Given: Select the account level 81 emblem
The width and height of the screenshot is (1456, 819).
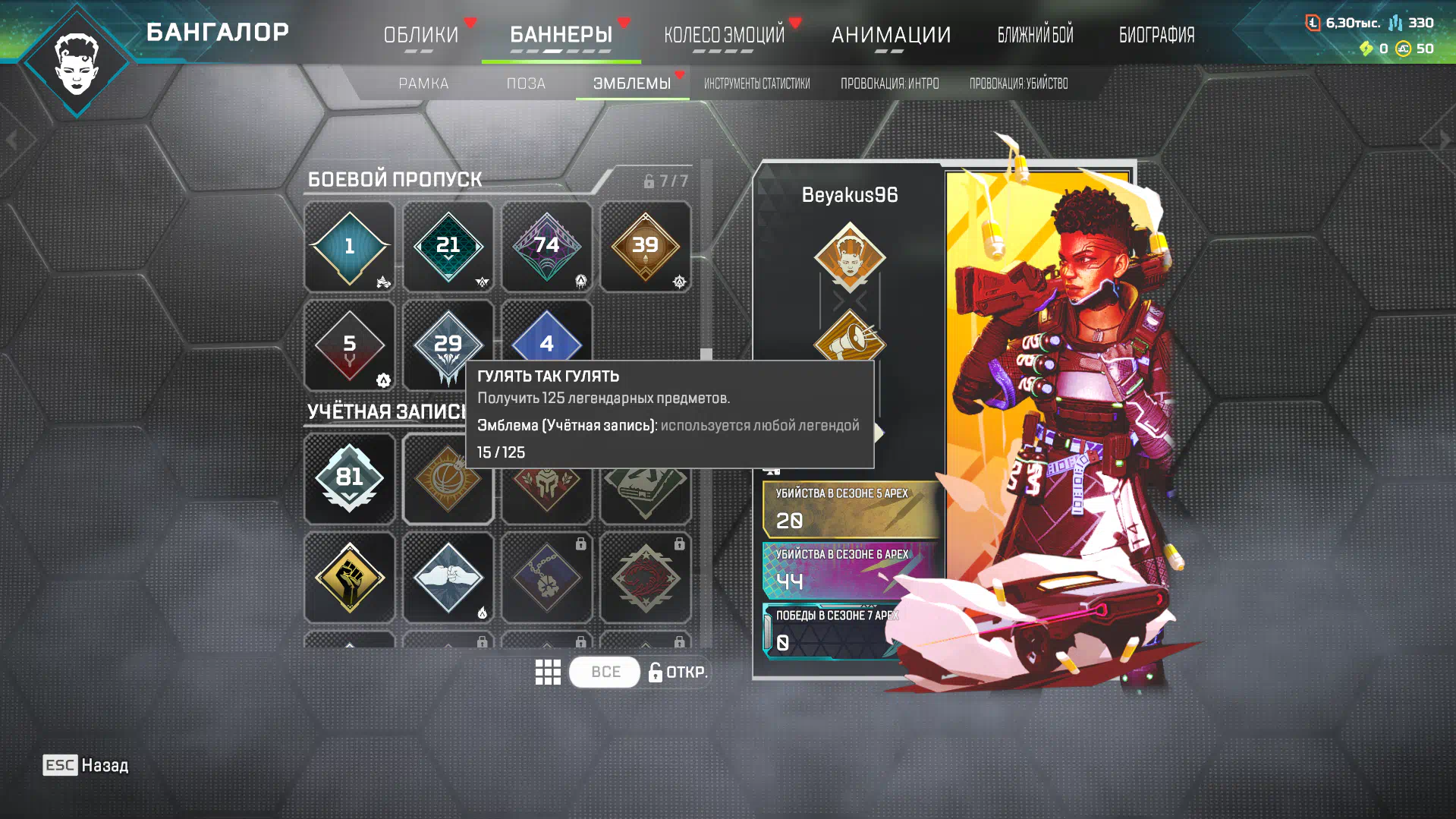Looking at the screenshot, I should click(x=349, y=478).
